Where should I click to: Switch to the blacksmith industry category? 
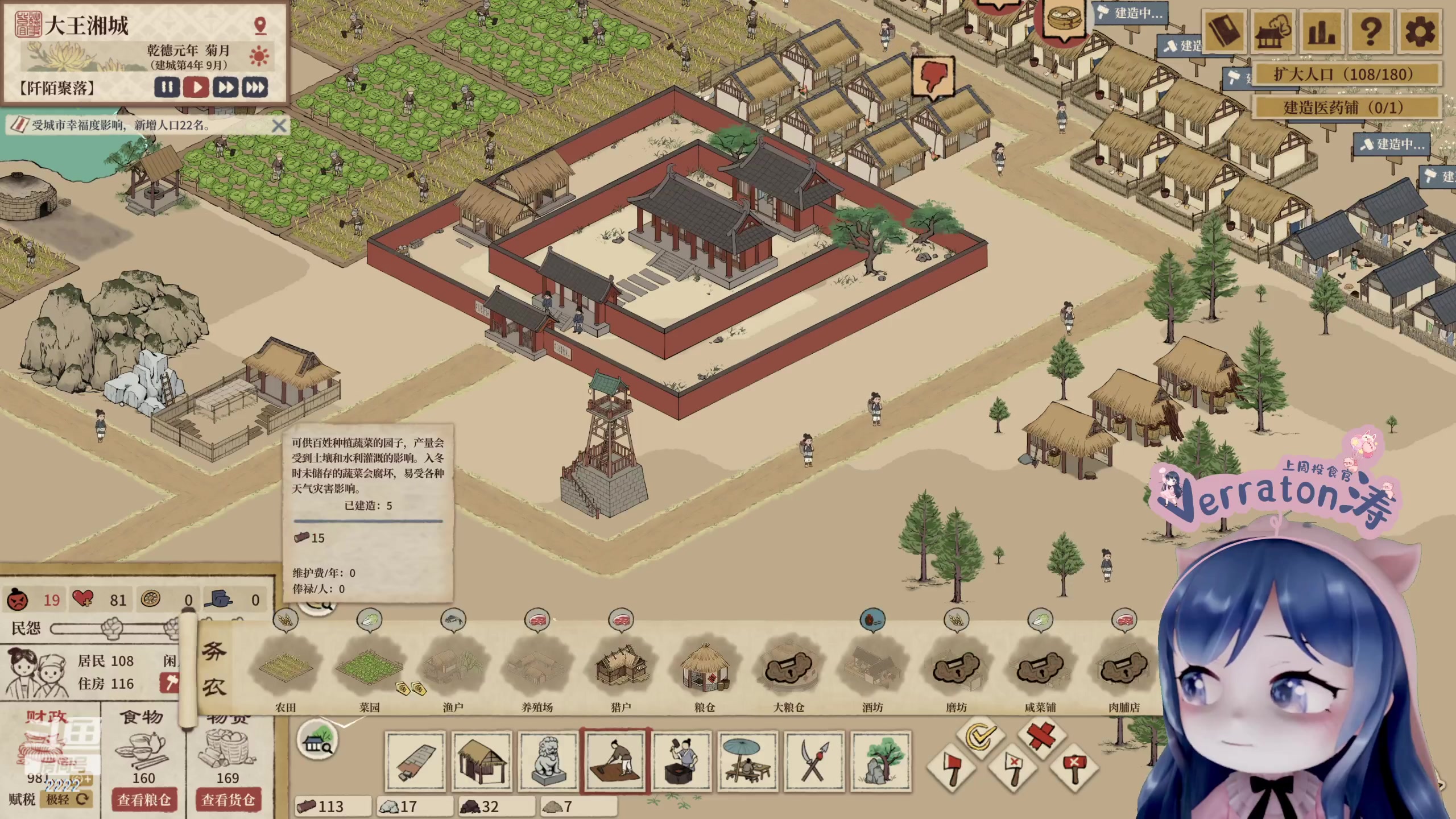coord(682,762)
